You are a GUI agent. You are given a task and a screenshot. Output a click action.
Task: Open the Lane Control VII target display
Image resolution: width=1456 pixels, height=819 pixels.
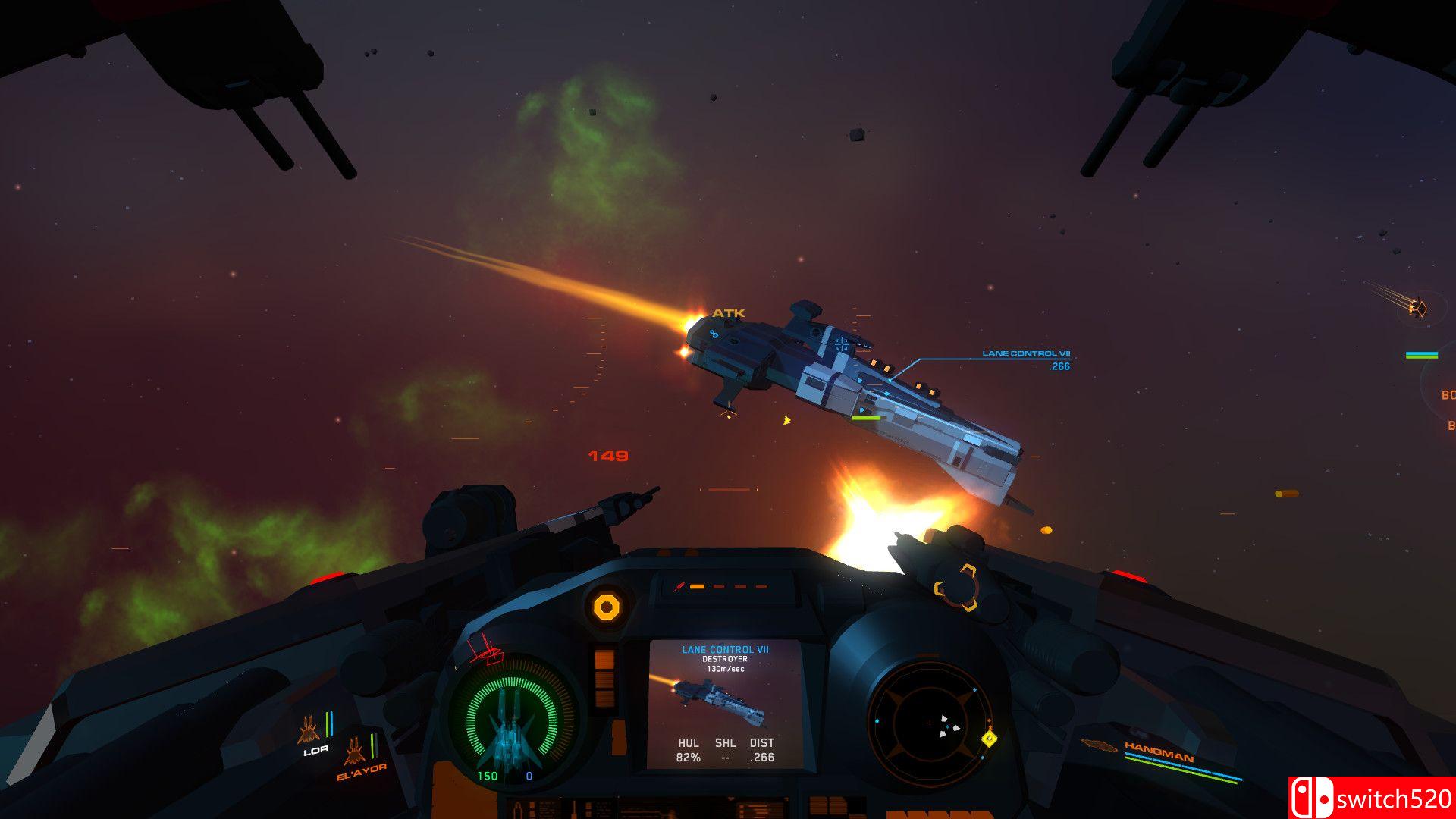(x=725, y=704)
